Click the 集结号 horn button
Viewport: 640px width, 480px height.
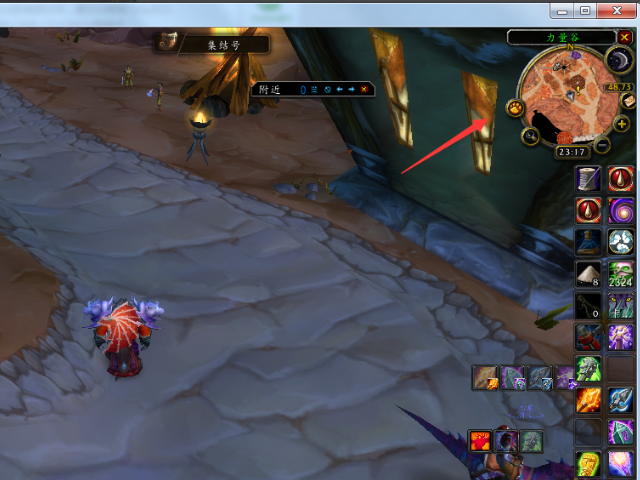pyautogui.click(x=169, y=42)
